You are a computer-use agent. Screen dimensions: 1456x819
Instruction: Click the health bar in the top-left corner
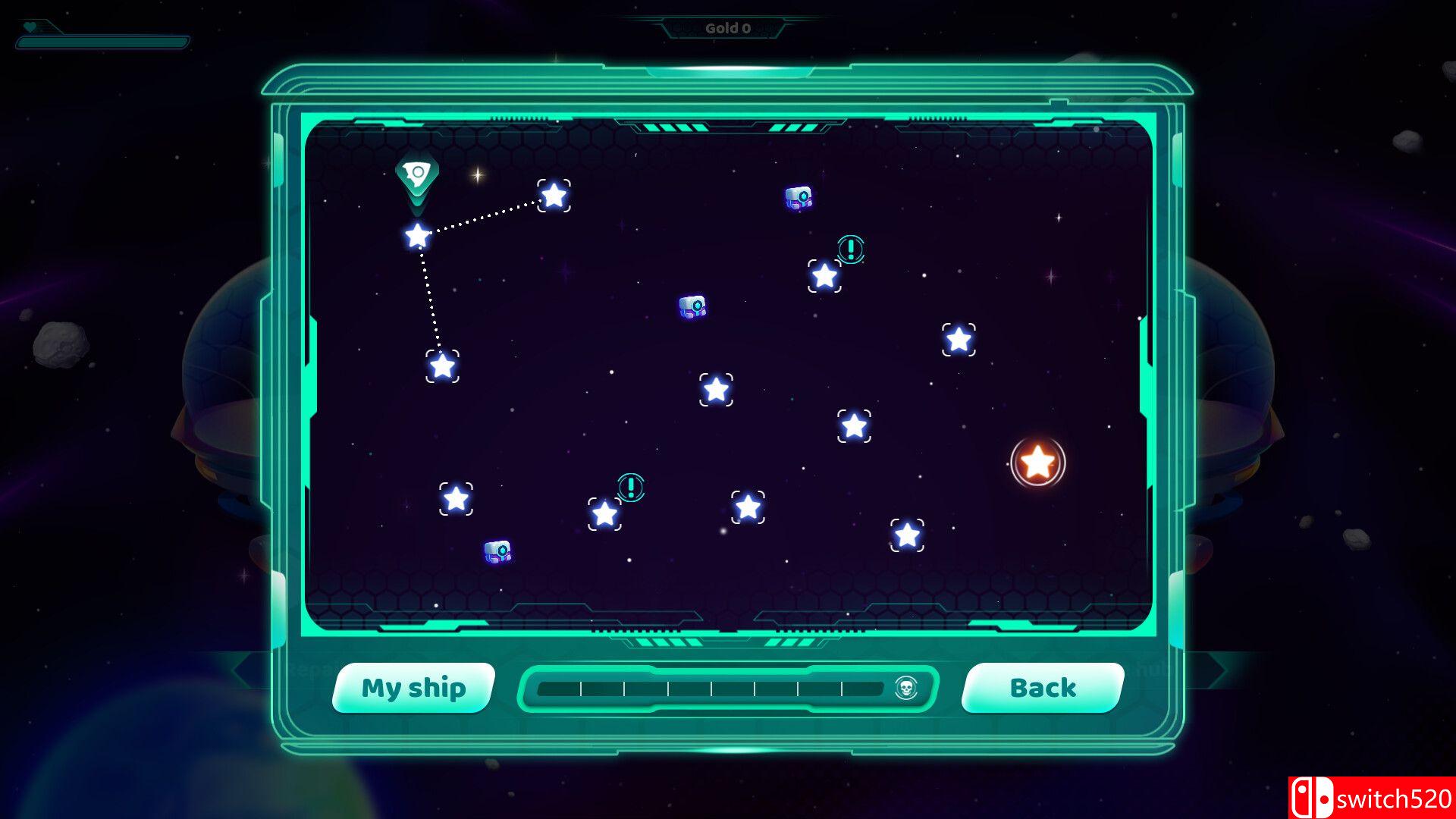(x=102, y=42)
